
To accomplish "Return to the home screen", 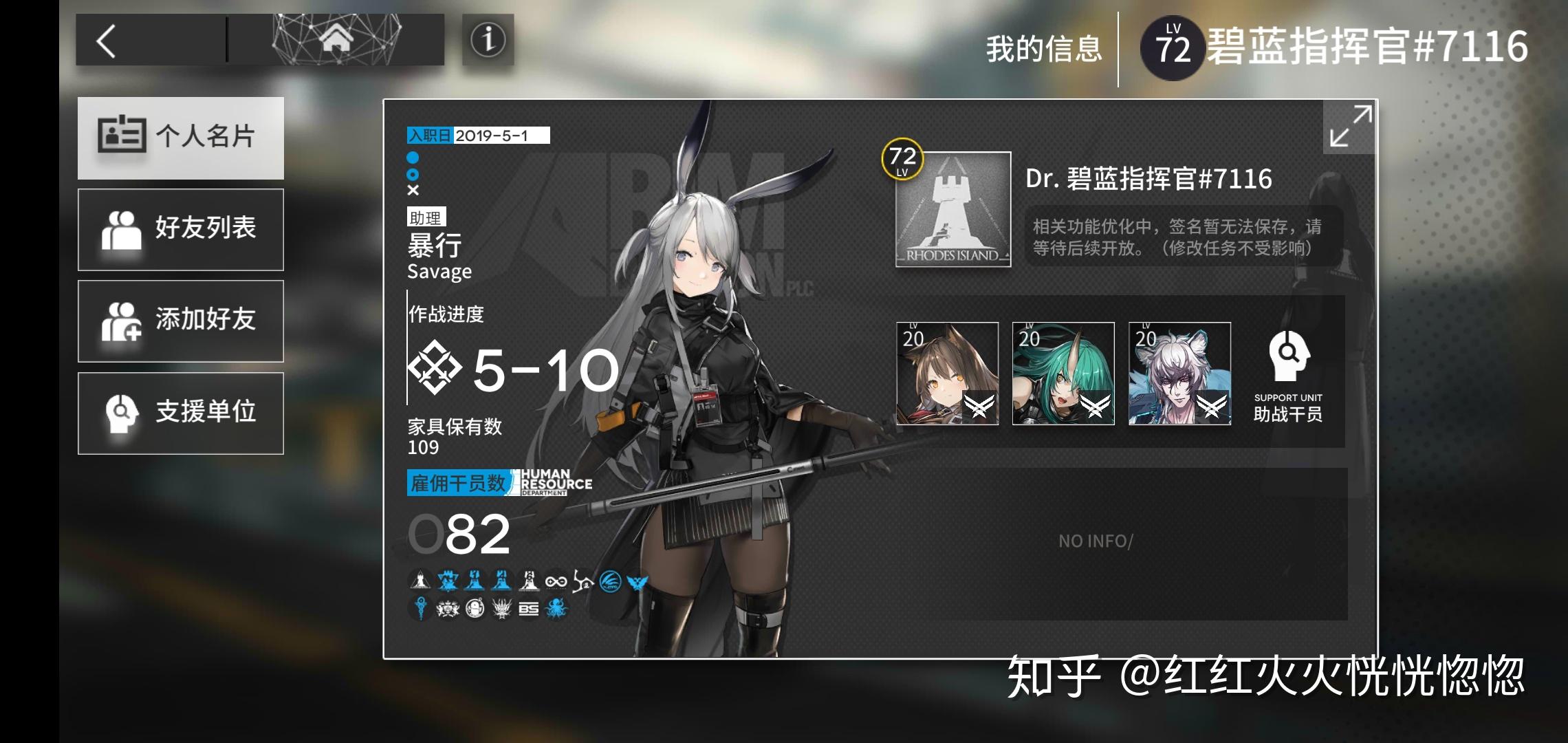I will (x=336, y=40).
